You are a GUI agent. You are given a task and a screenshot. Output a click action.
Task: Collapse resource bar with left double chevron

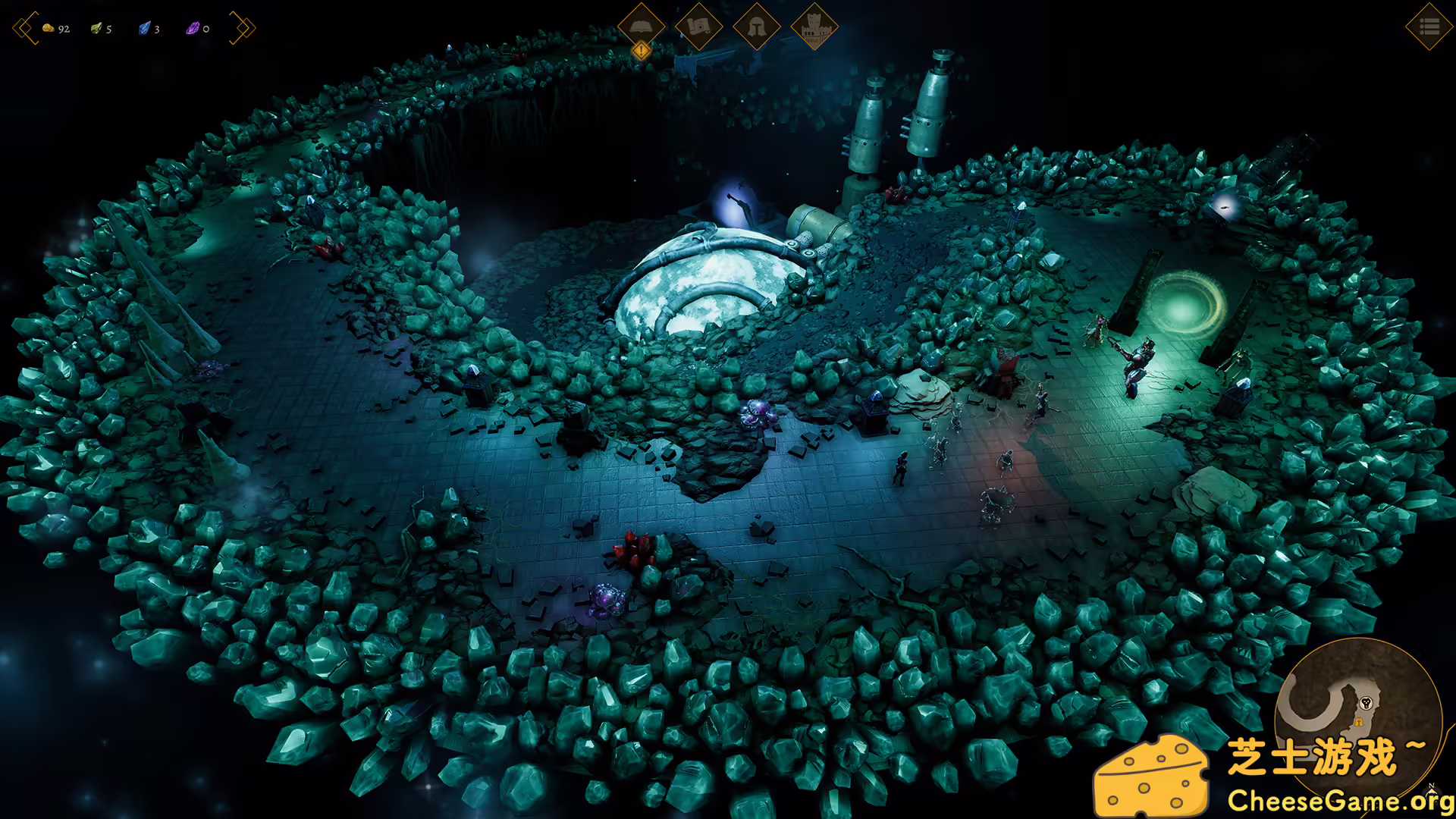click(x=25, y=27)
